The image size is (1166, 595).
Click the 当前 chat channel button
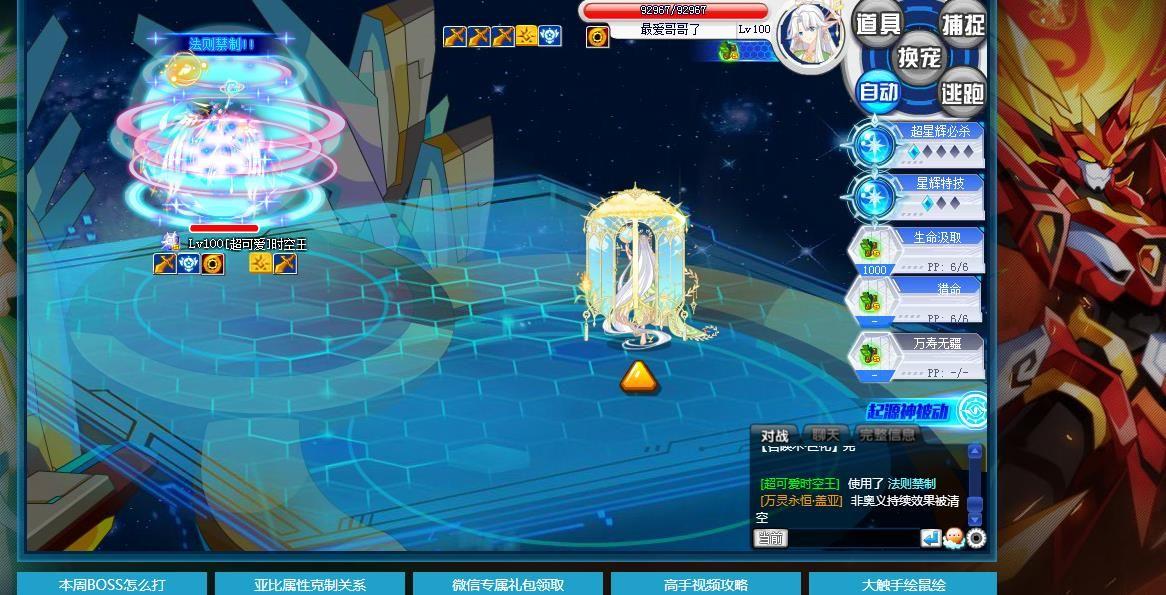pyautogui.click(x=770, y=539)
